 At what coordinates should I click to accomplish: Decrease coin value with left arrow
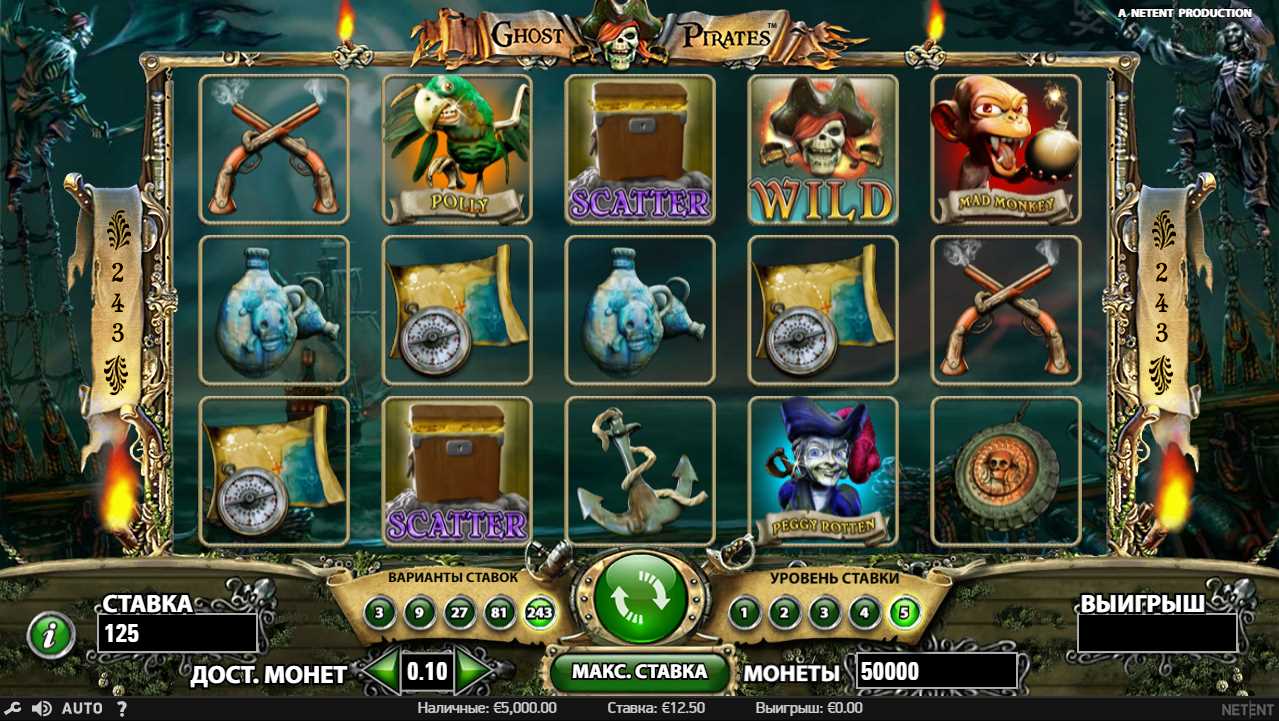tap(379, 671)
